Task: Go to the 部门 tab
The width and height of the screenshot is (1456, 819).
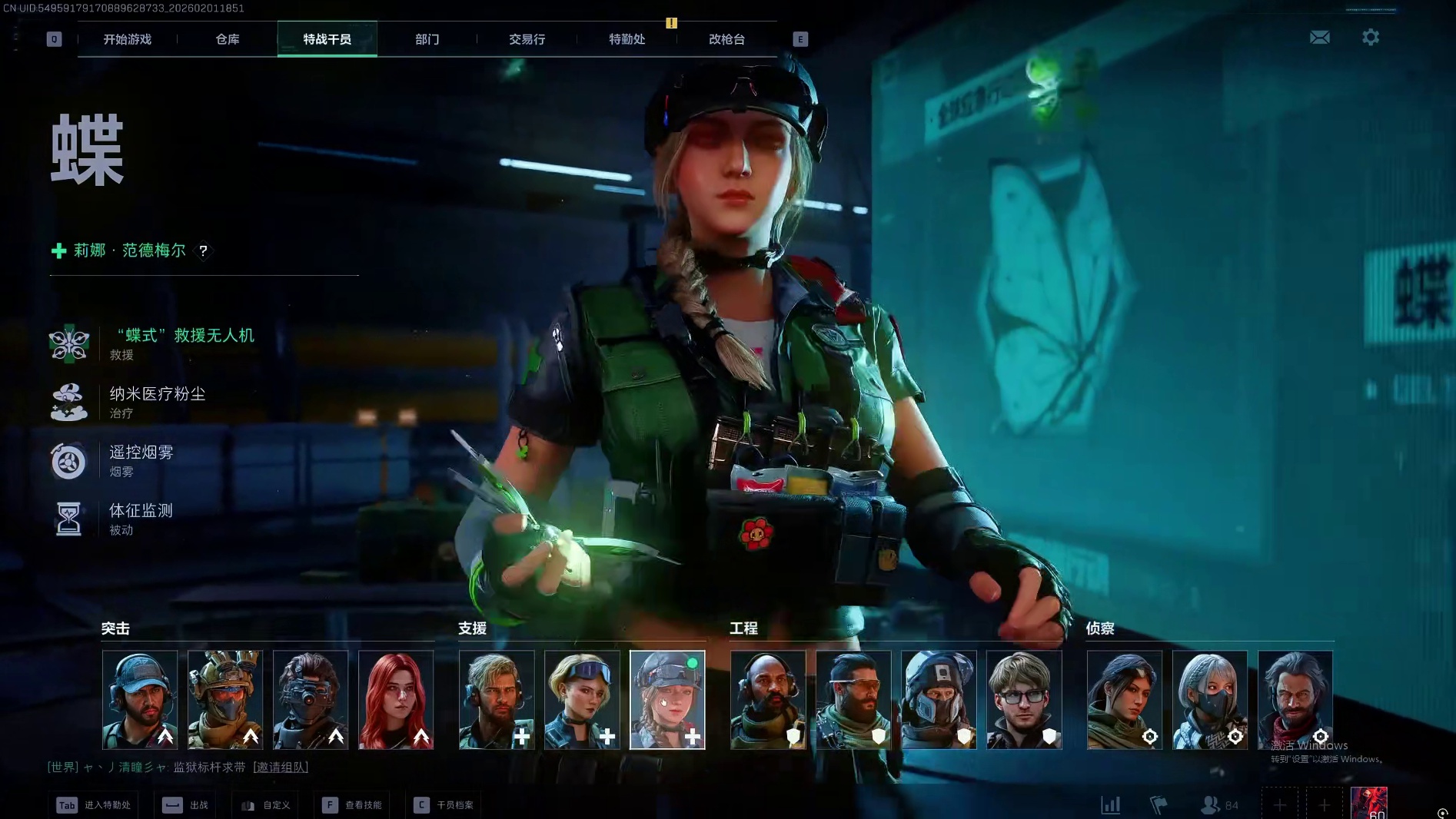Action: 427,39
